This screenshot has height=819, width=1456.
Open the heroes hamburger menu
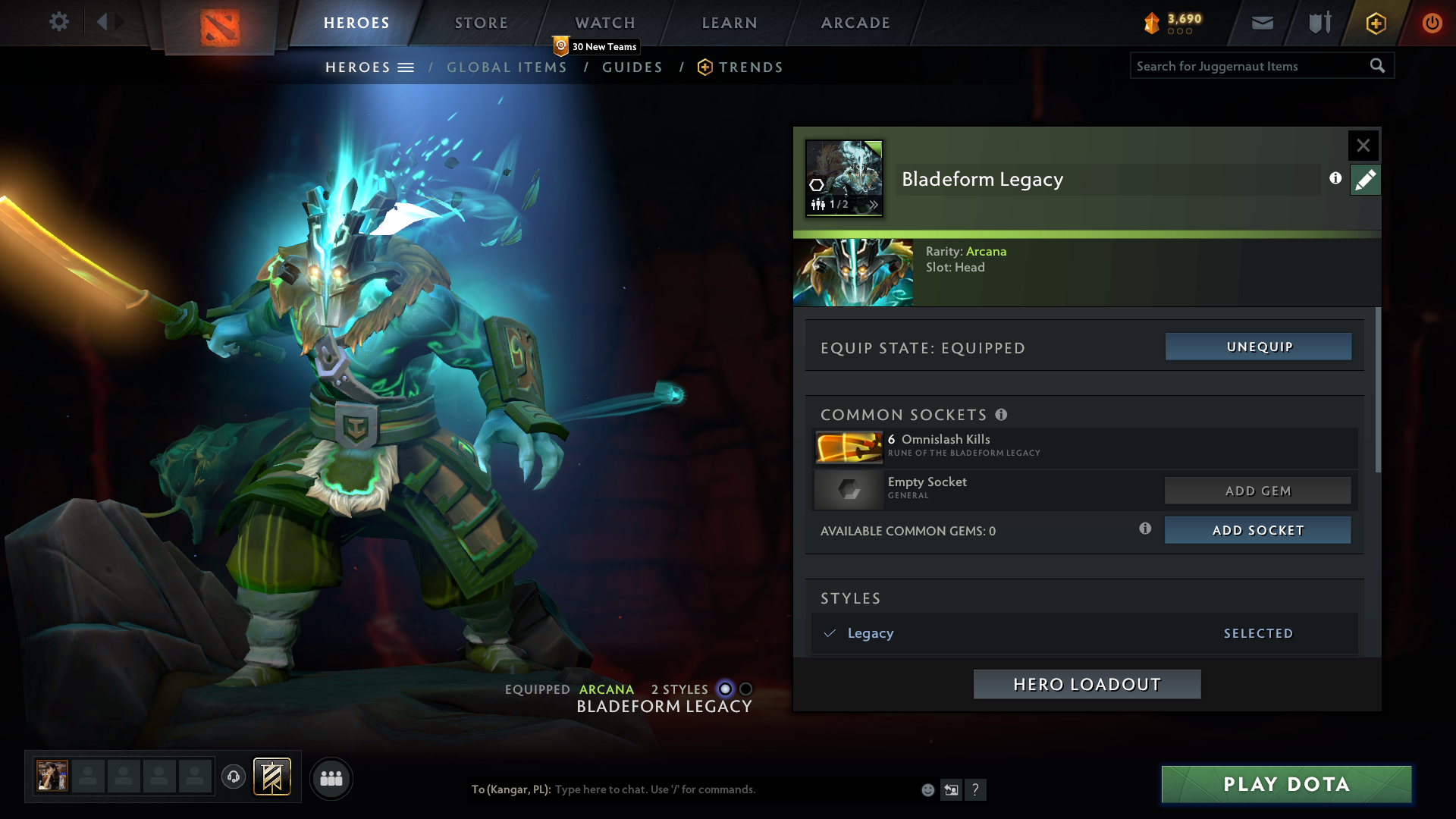coord(407,67)
